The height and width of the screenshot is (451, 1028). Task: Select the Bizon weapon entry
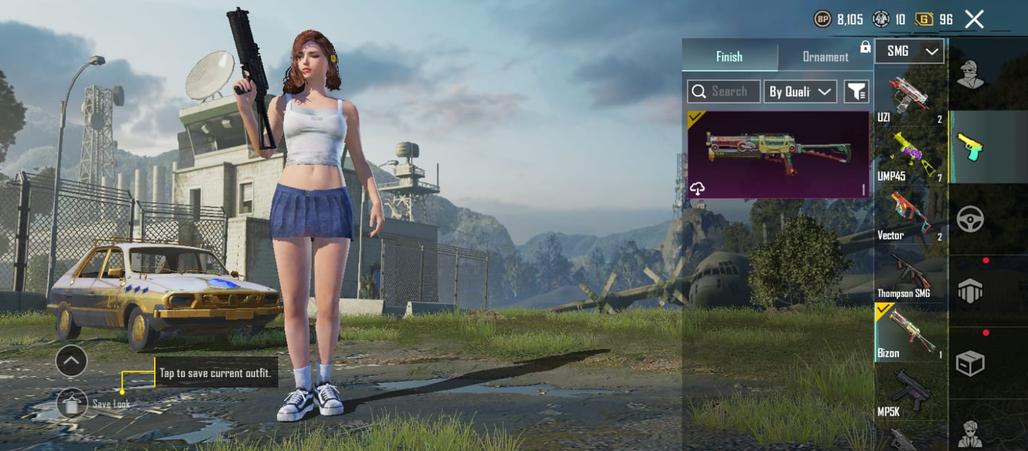click(x=909, y=333)
